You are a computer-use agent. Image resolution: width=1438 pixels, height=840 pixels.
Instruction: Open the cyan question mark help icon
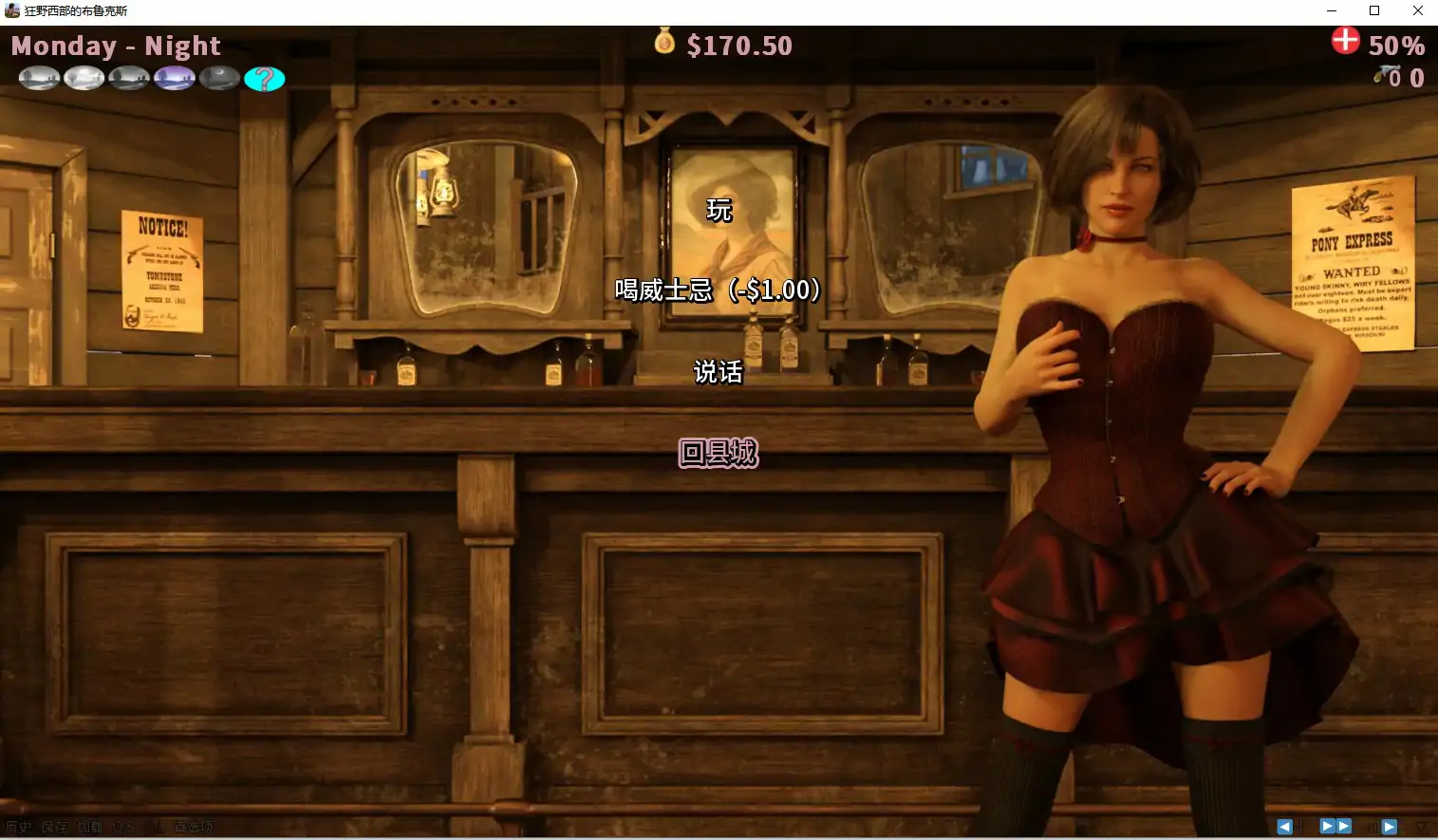pos(264,79)
